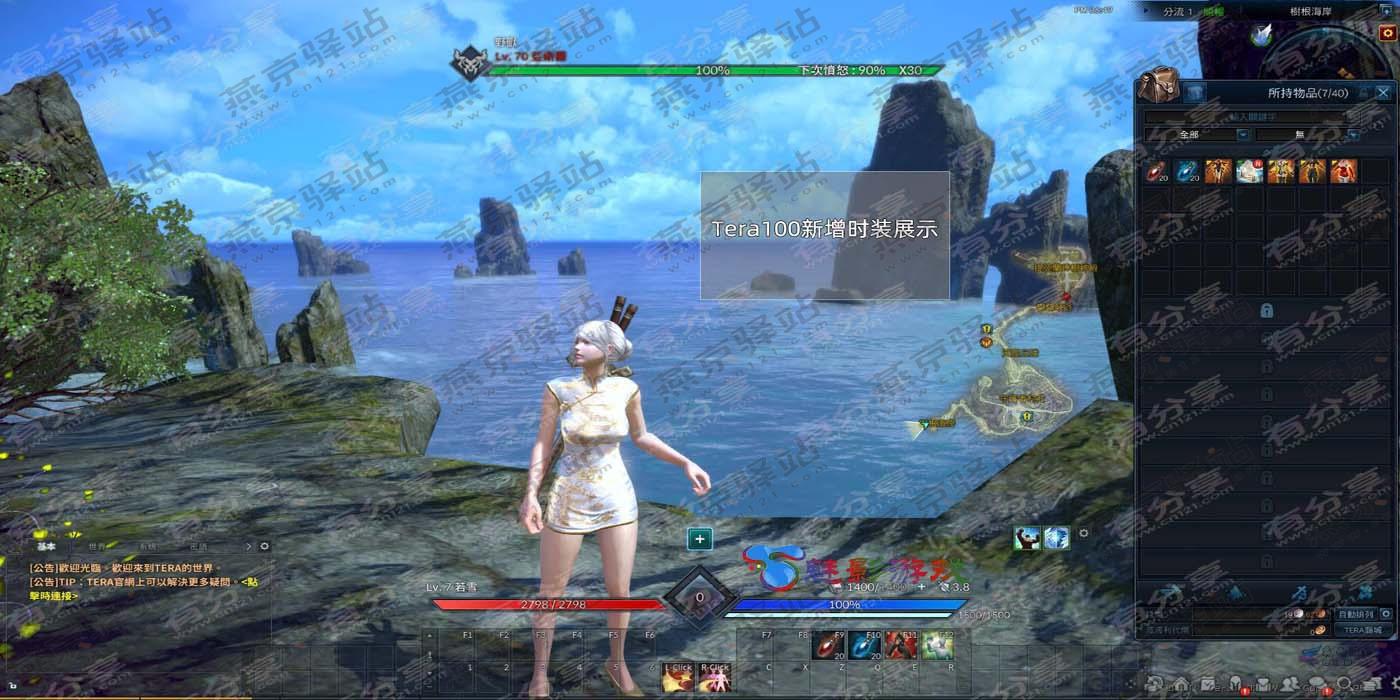Open the chat settings gear
Image resolution: width=1400 pixels, height=700 pixels.
(264, 547)
